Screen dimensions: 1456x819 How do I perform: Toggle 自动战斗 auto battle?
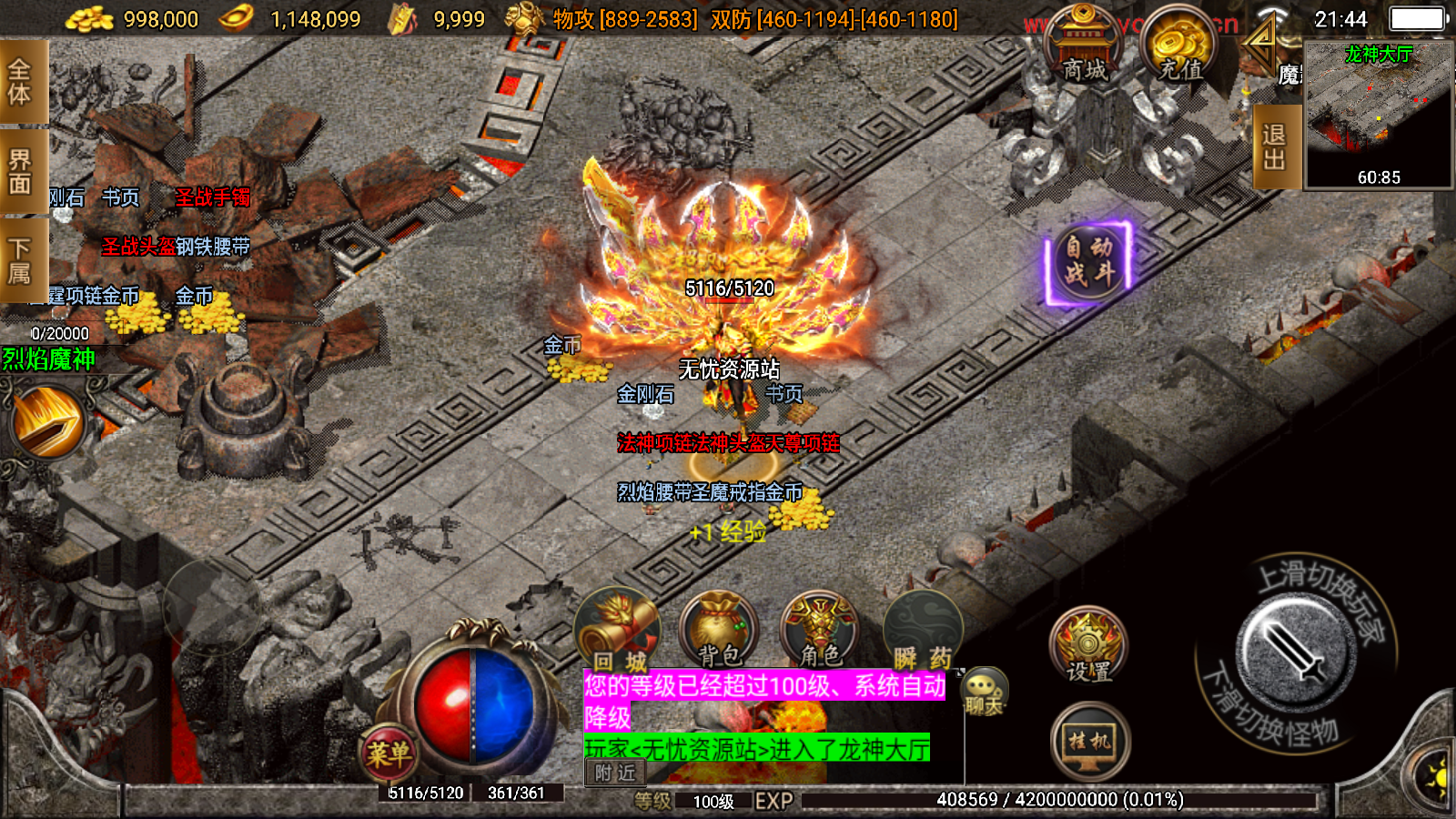click(x=1088, y=260)
